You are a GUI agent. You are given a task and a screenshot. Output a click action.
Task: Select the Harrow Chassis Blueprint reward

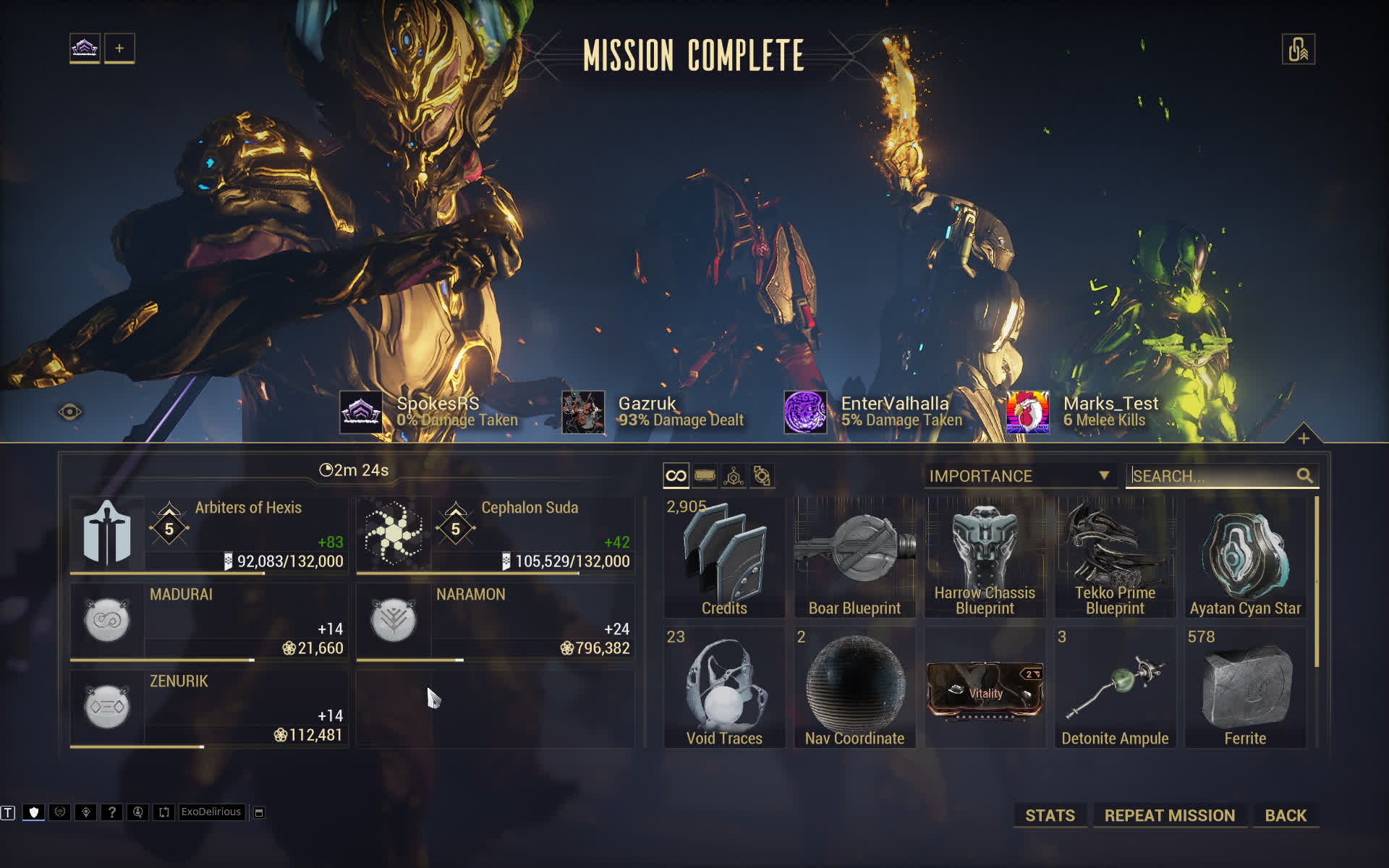coord(985,558)
